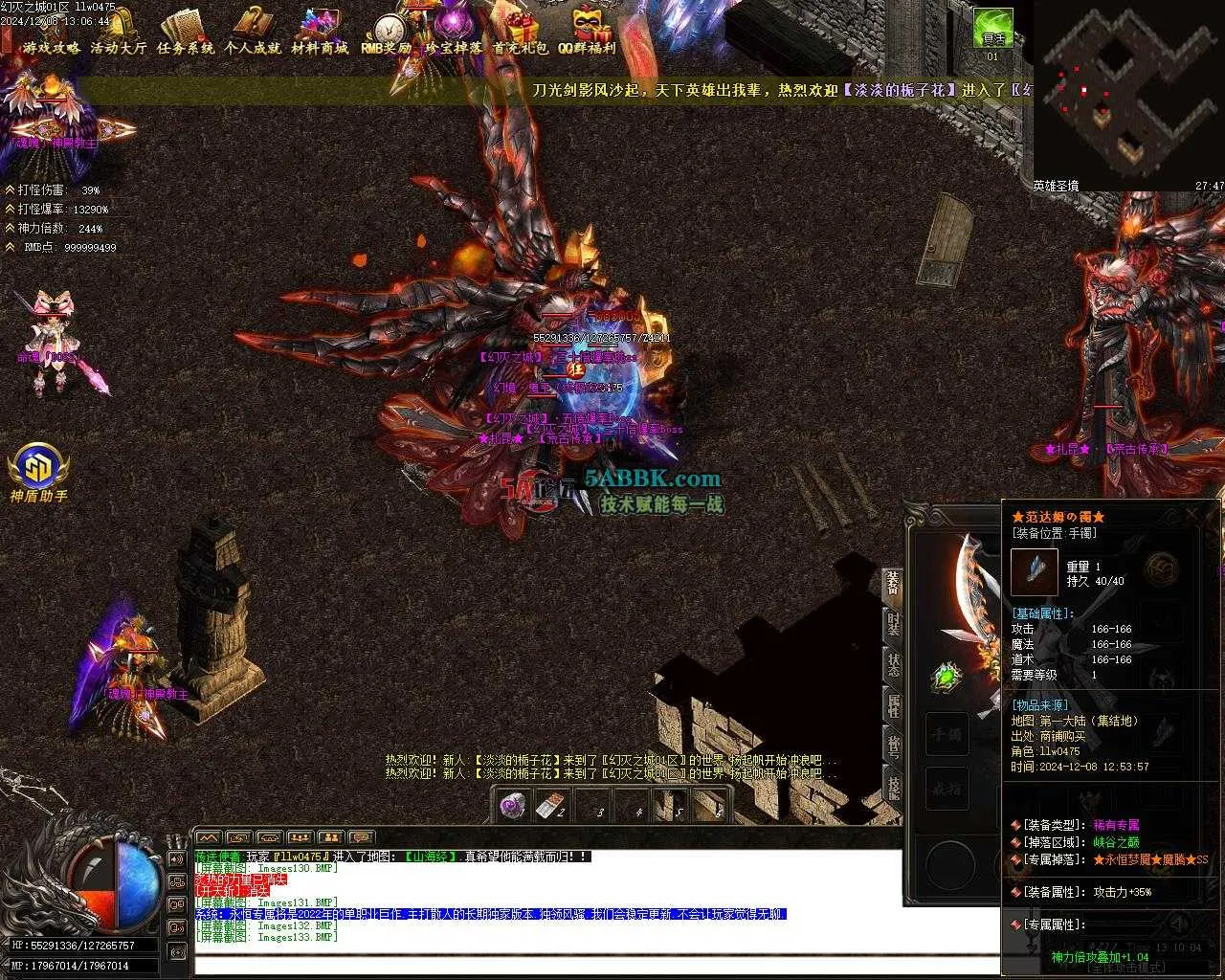Open the 材料商城 material shop
1225x980 pixels.
coord(320,33)
